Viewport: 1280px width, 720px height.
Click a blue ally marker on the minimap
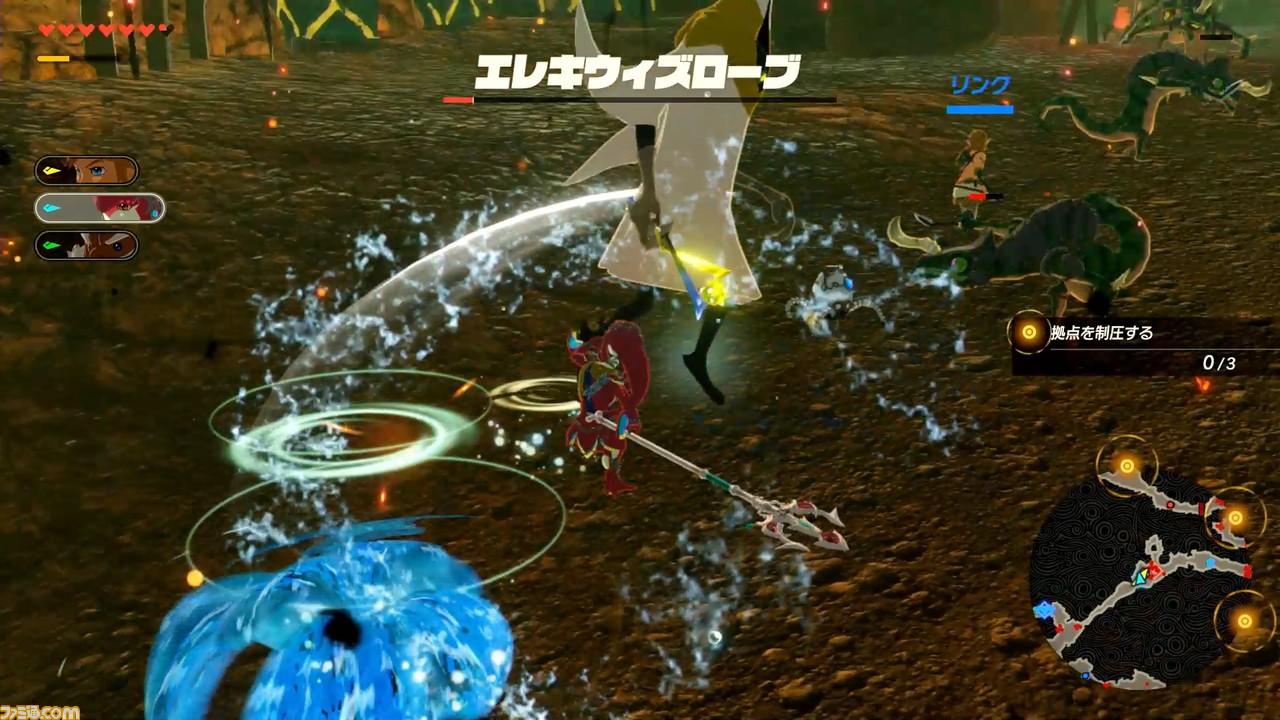pos(1210,561)
